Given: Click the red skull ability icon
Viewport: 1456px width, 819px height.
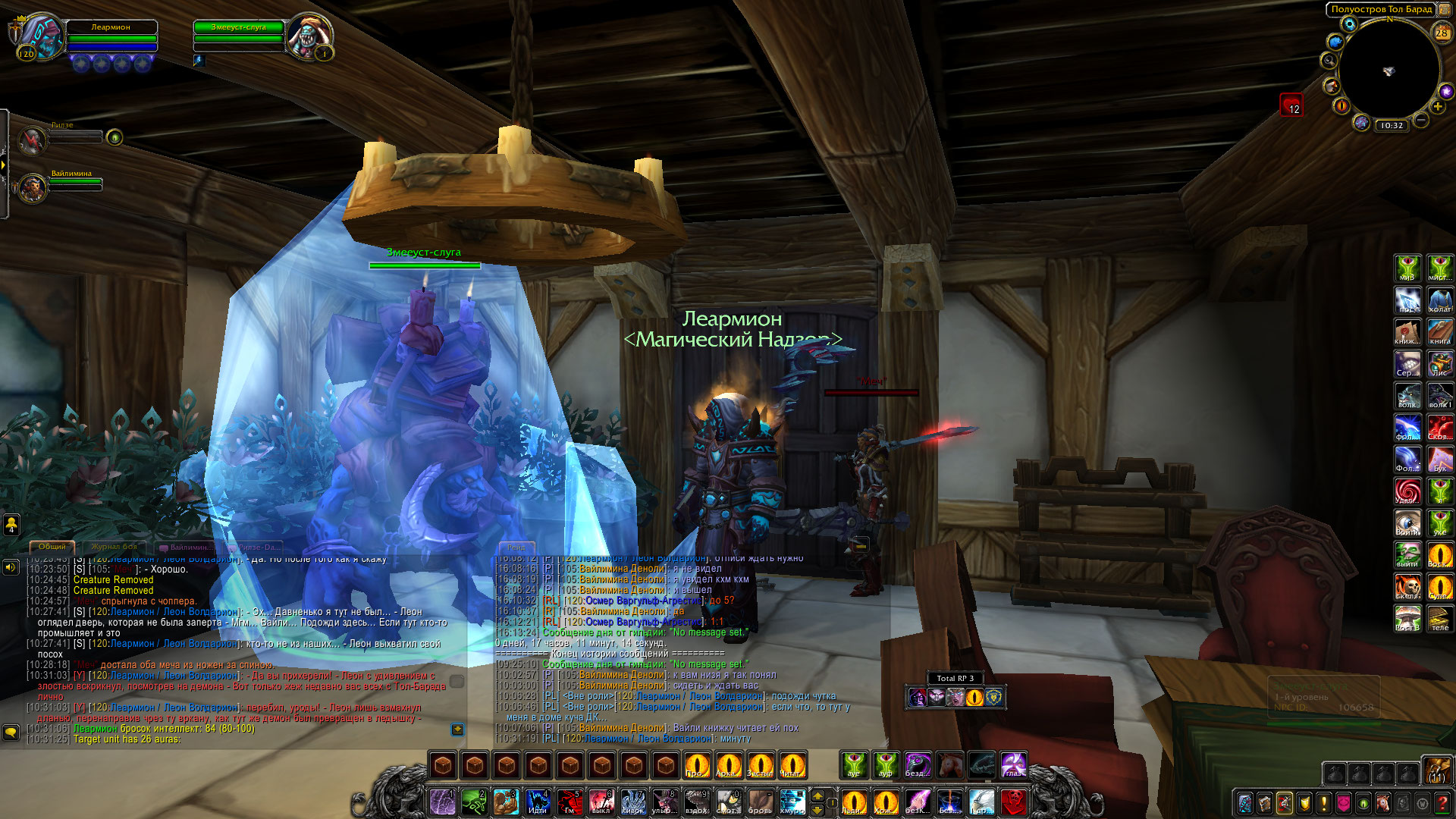Looking at the screenshot, I should (1013, 802).
